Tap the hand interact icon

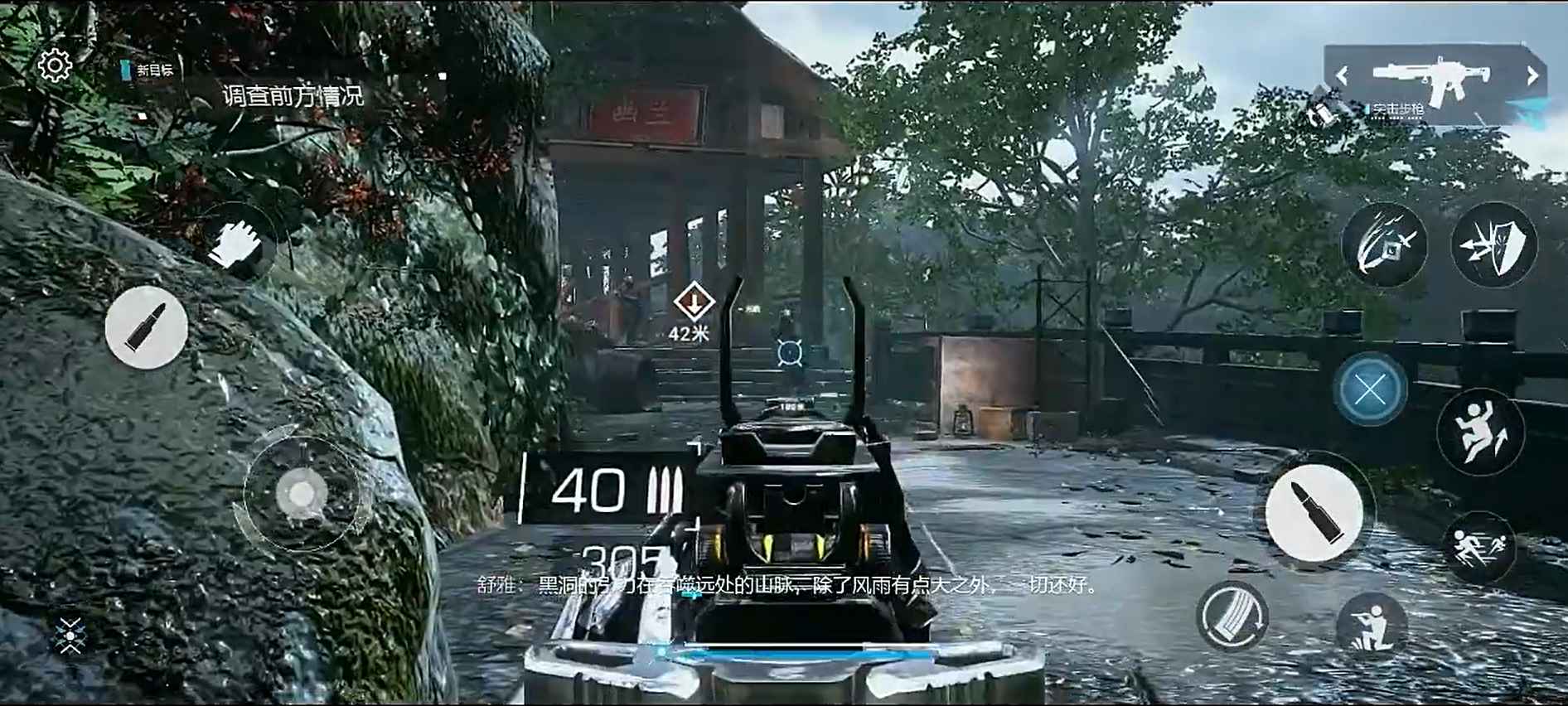(240, 240)
